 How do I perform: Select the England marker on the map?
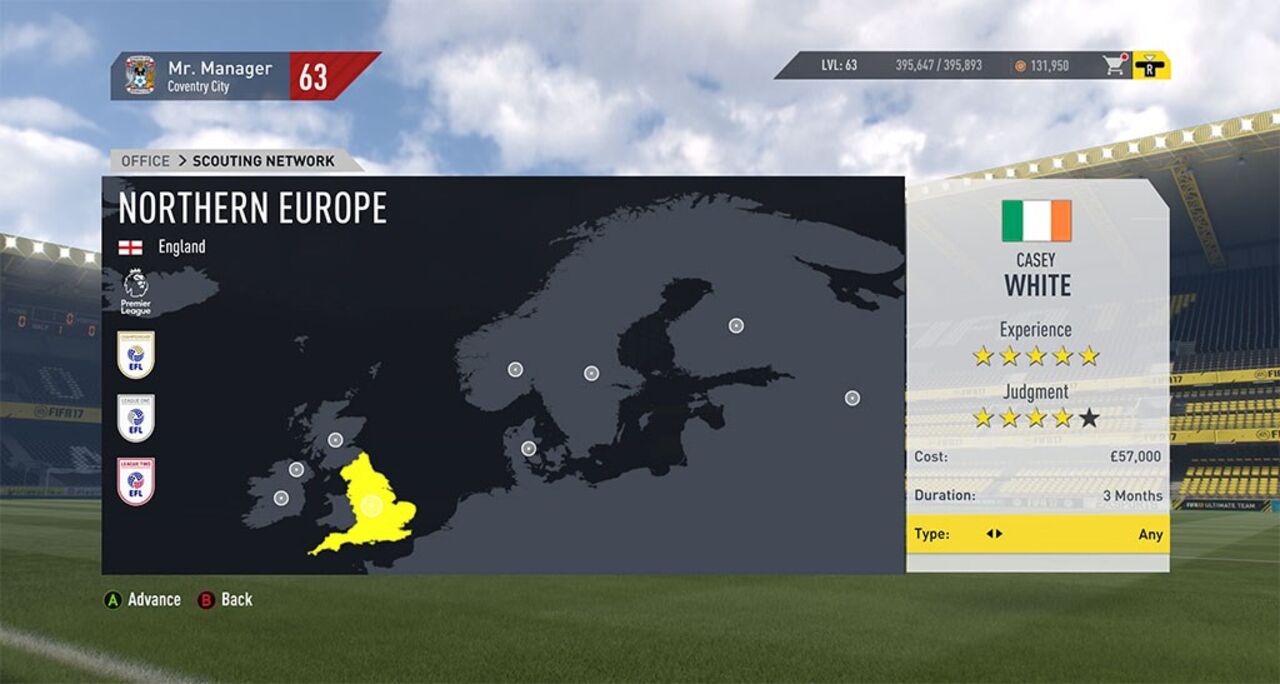pyautogui.click(x=372, y=506)
